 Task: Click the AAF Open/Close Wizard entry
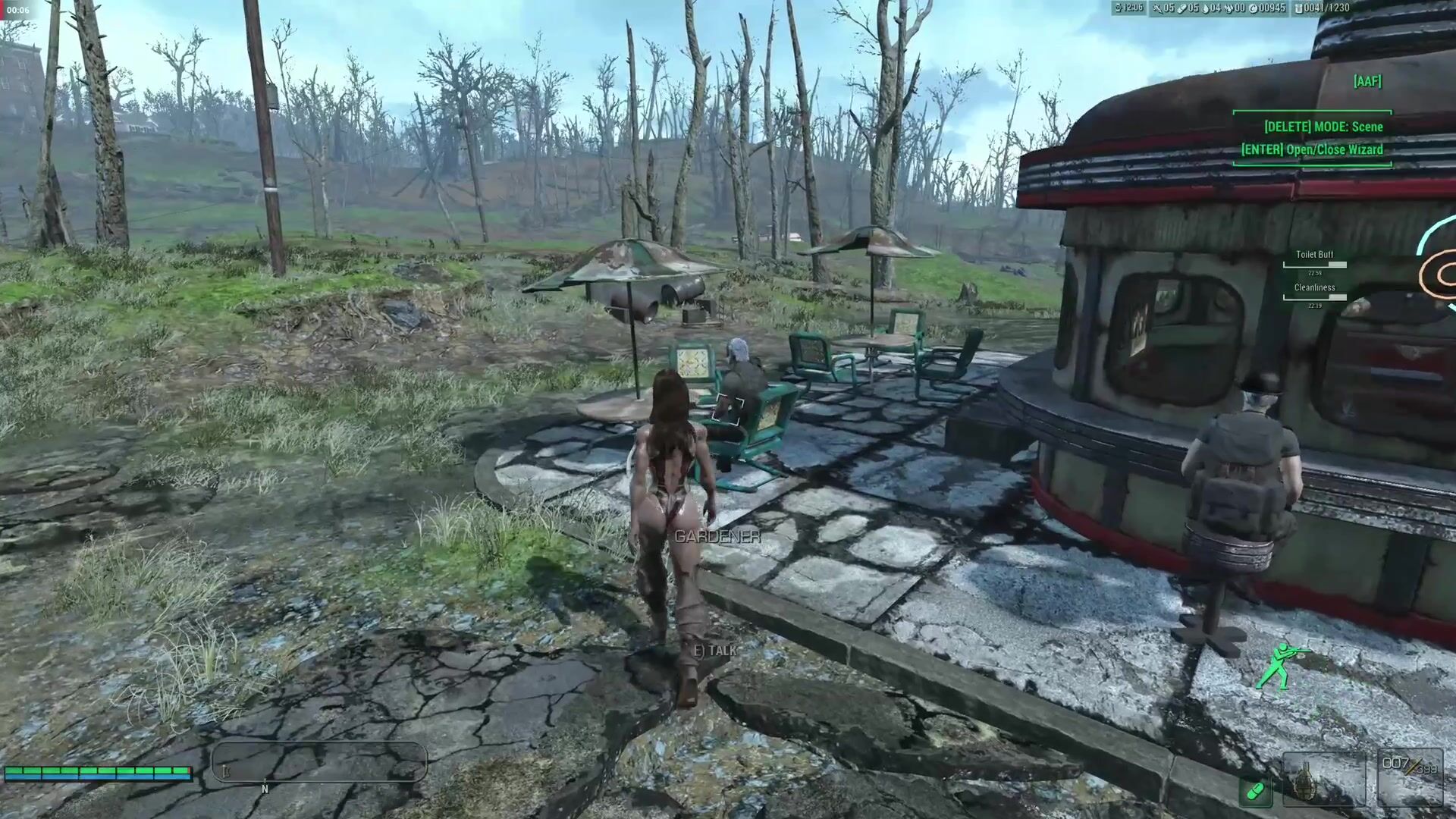1311,149
